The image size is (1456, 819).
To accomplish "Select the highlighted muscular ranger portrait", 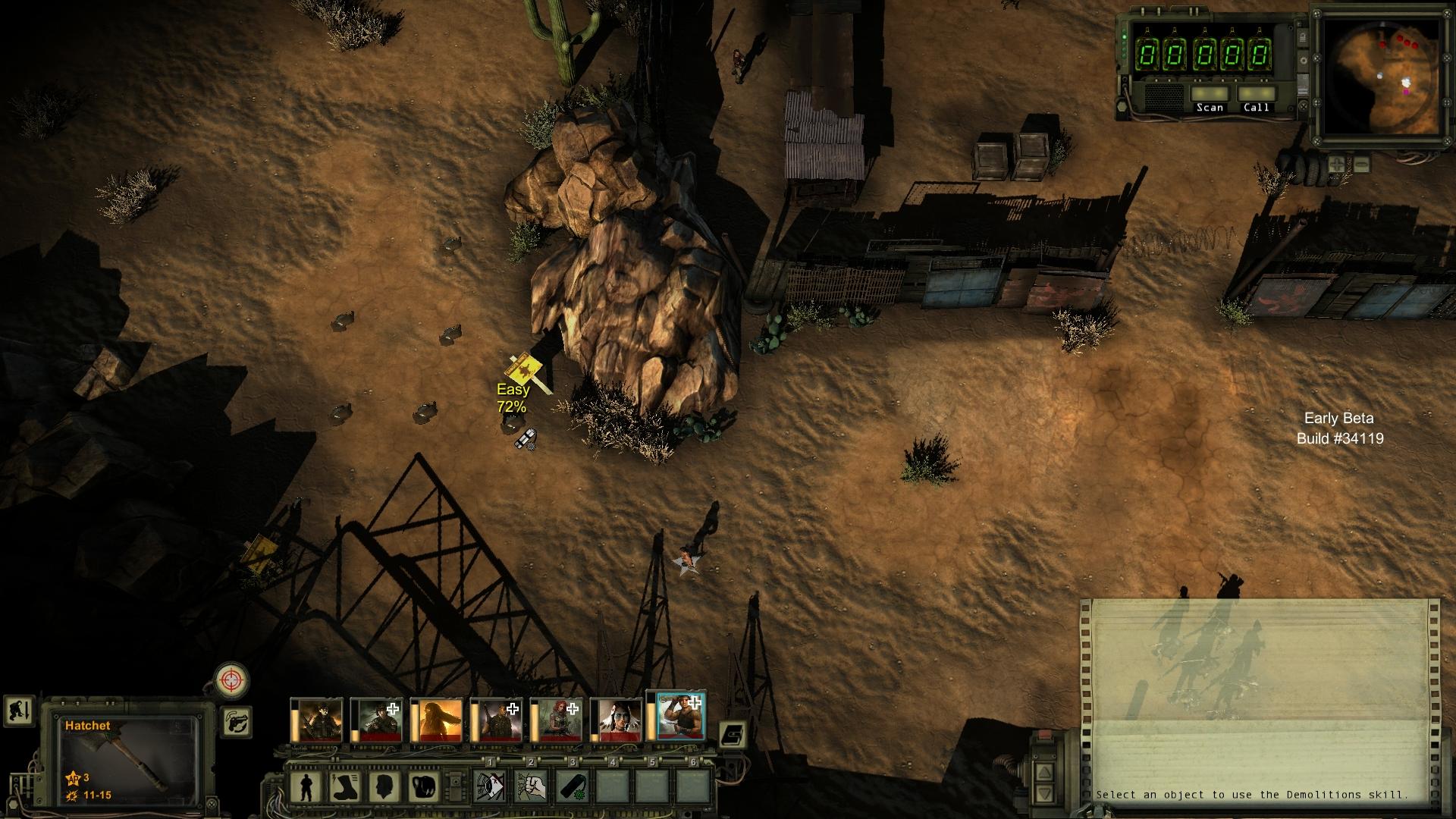I will (x=680, y=717).
